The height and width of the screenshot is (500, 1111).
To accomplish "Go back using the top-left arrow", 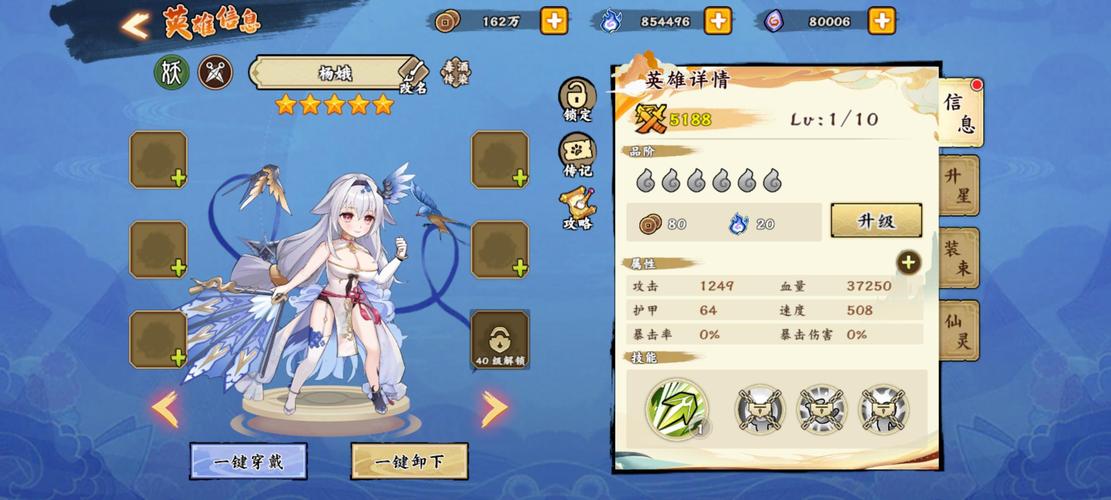I will (134, 25).
